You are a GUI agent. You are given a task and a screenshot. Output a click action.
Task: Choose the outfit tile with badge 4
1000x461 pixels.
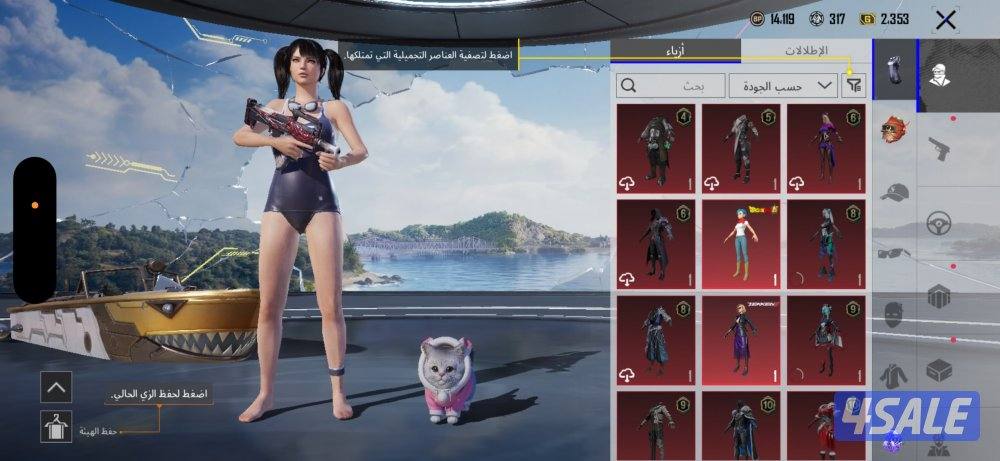coord(656,148)
